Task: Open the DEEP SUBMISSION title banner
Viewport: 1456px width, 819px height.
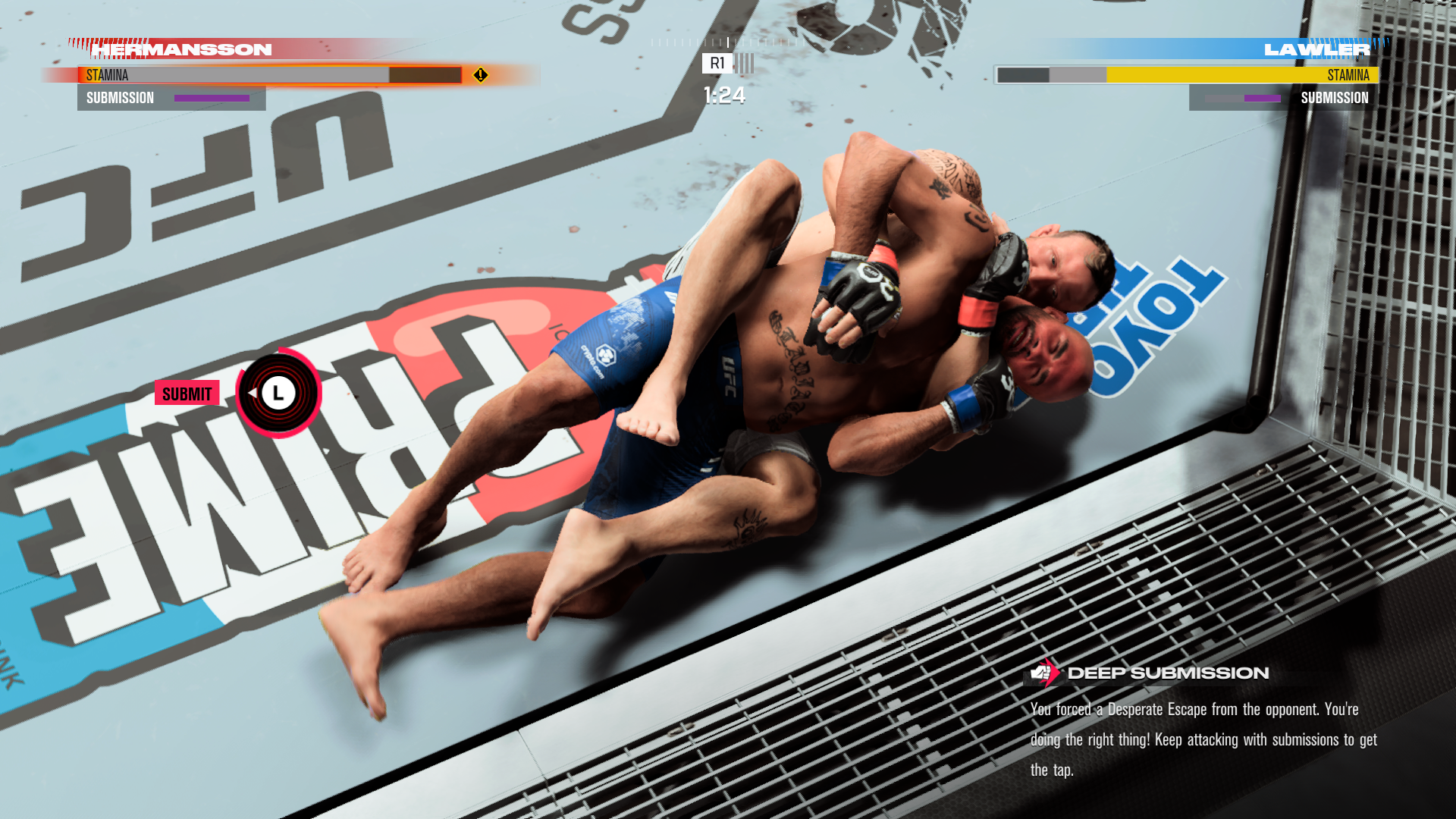Action: tap(1168, 671)
